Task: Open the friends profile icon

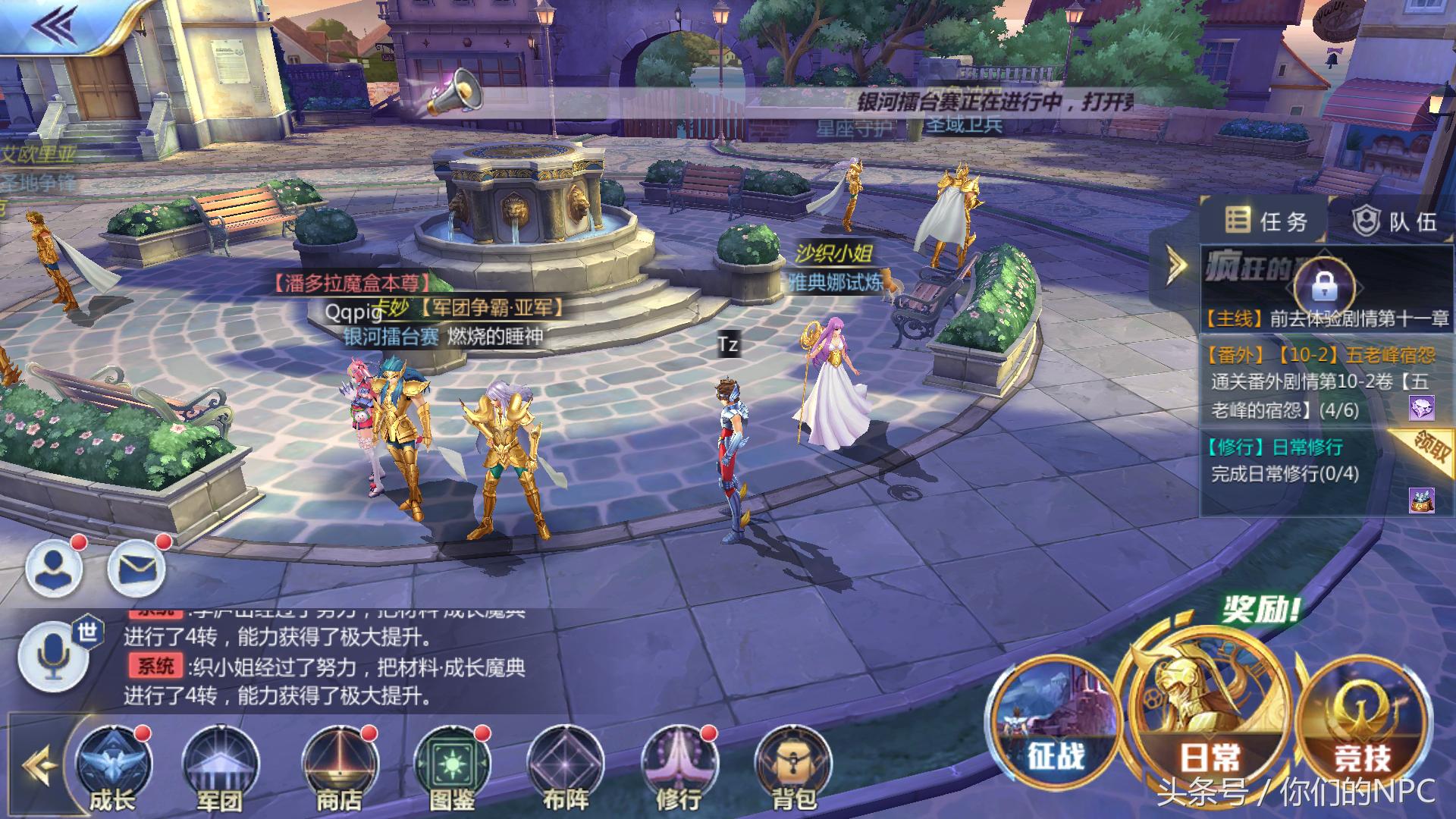Action: pos(55,567)
